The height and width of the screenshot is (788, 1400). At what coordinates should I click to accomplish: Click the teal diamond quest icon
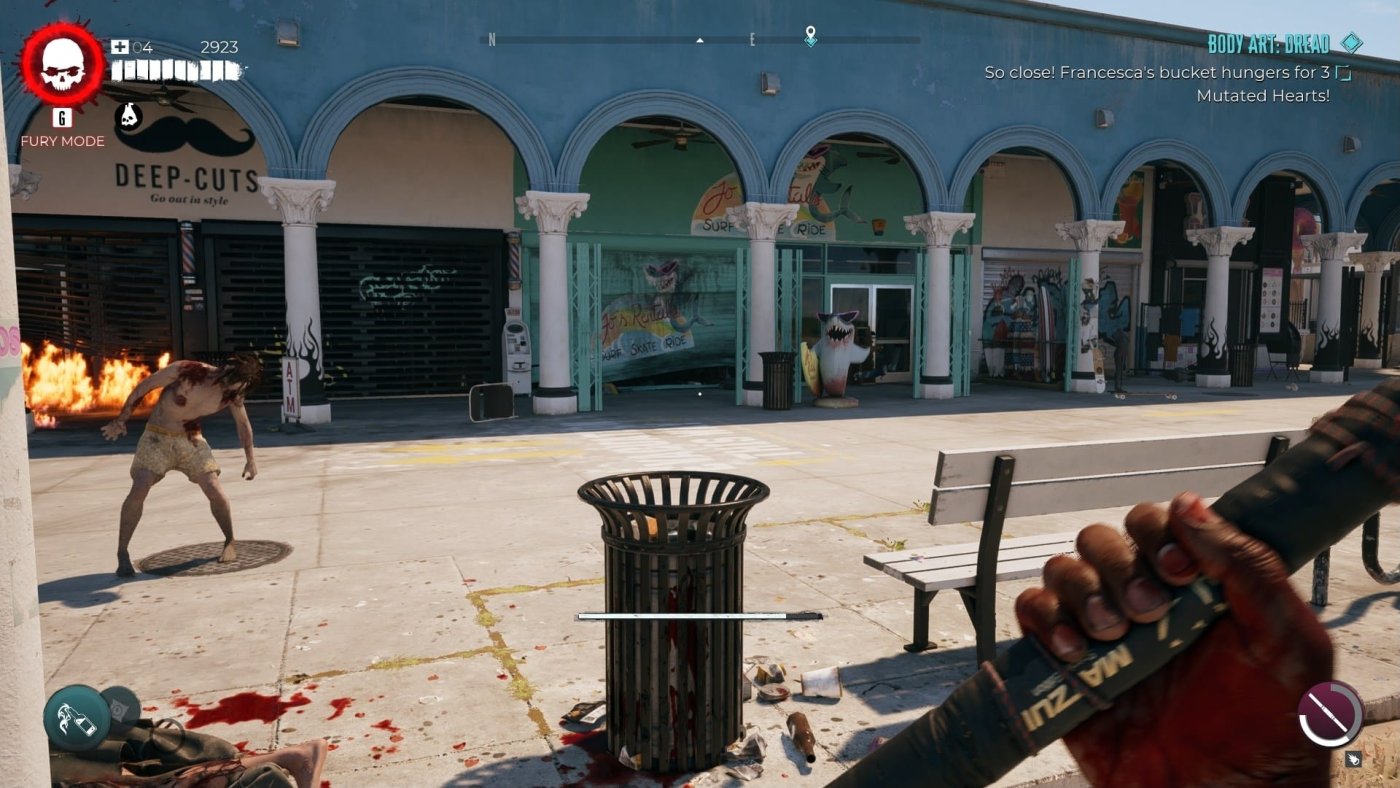coord(1351,43)
